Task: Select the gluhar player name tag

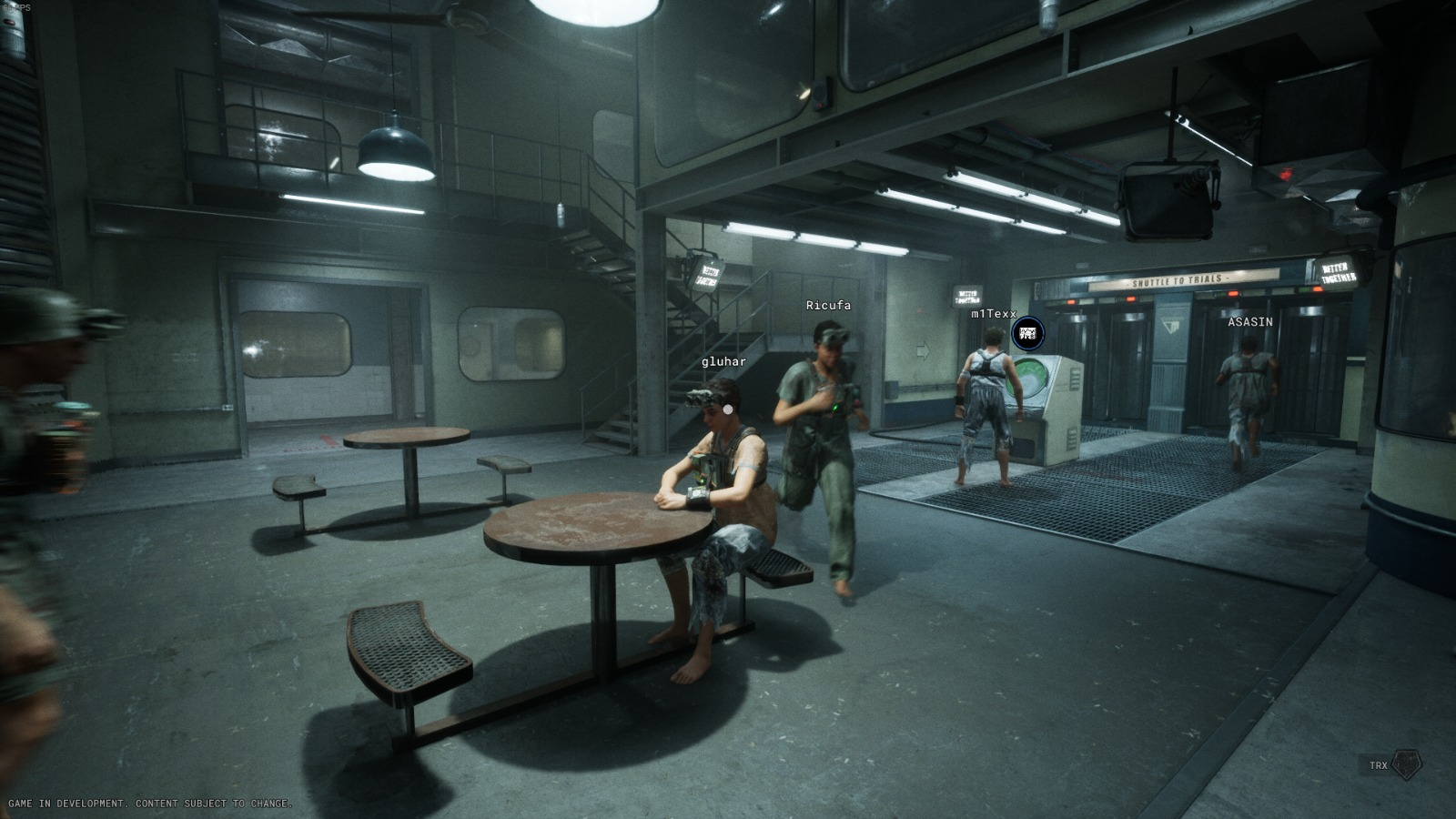Action: click(x=723, y=361)
